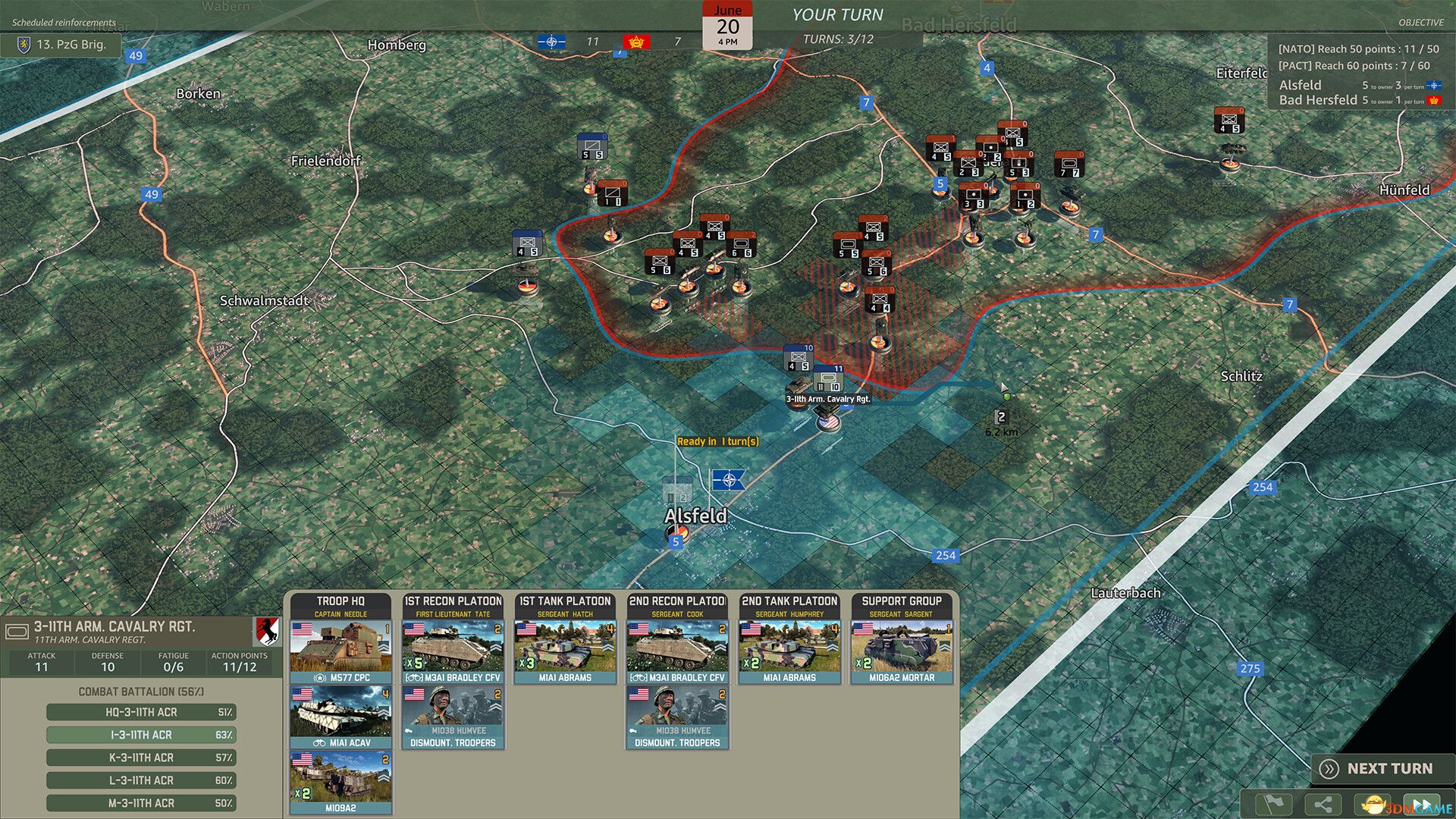This screenshot has height=819, width=1456.
Task: Select the HQ-3-11TH ACR battalion entry
Action: (140, 712)
